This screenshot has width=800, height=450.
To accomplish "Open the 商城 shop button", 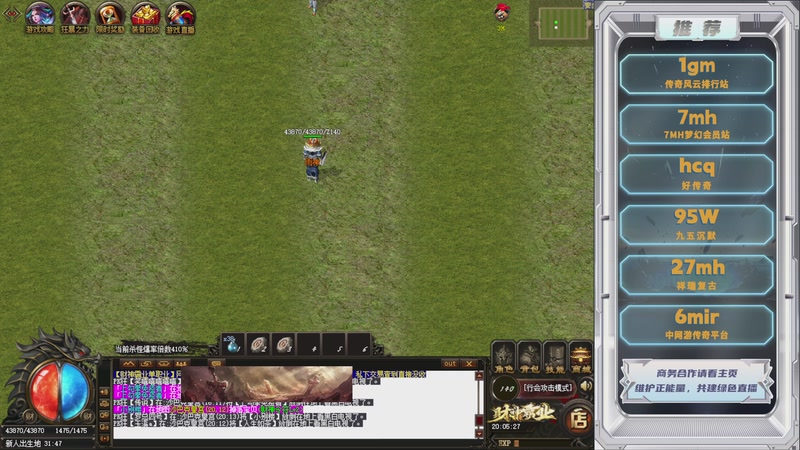I will pos(581,357).
